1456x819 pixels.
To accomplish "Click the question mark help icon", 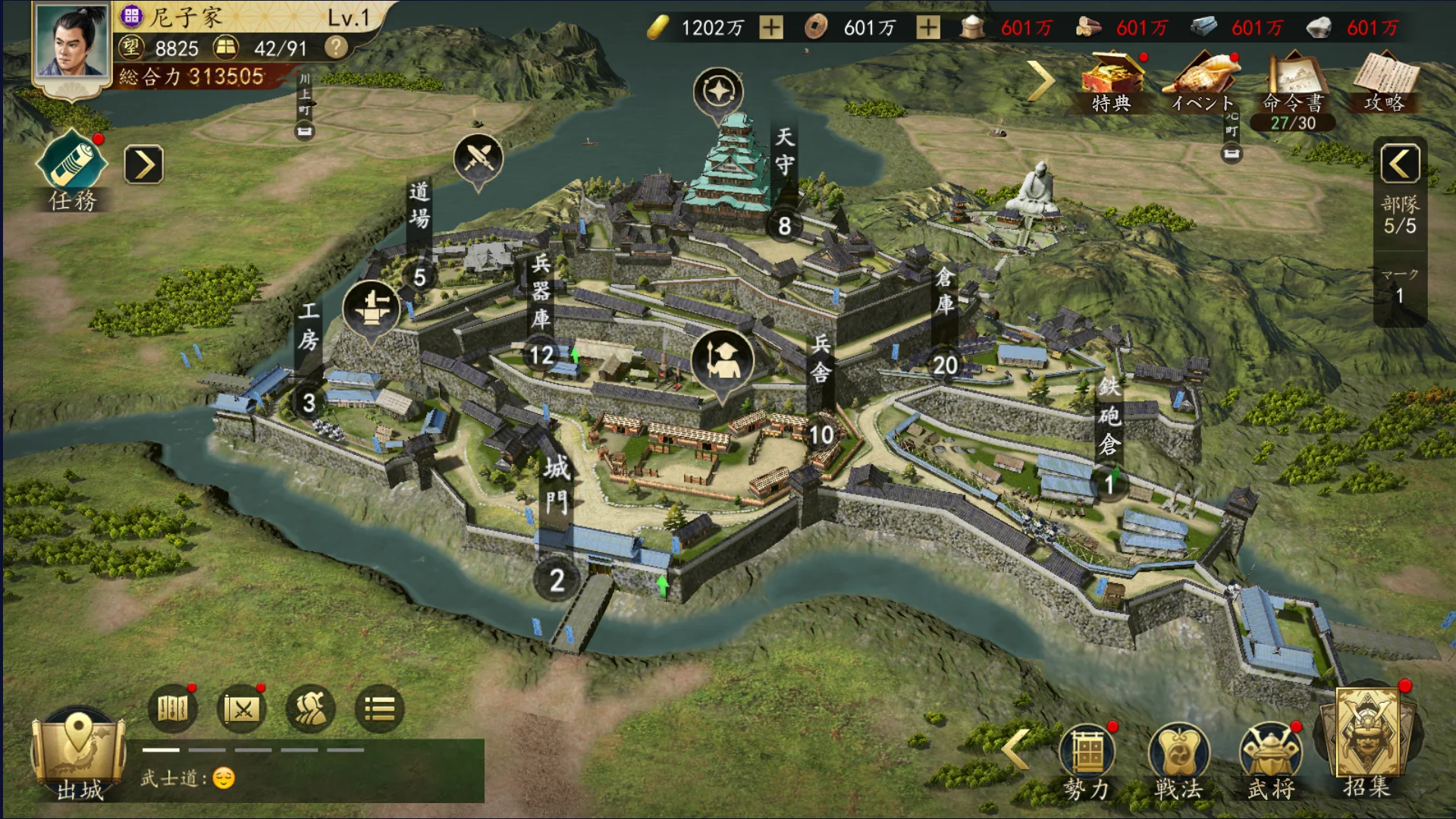I will coord(335,48).
